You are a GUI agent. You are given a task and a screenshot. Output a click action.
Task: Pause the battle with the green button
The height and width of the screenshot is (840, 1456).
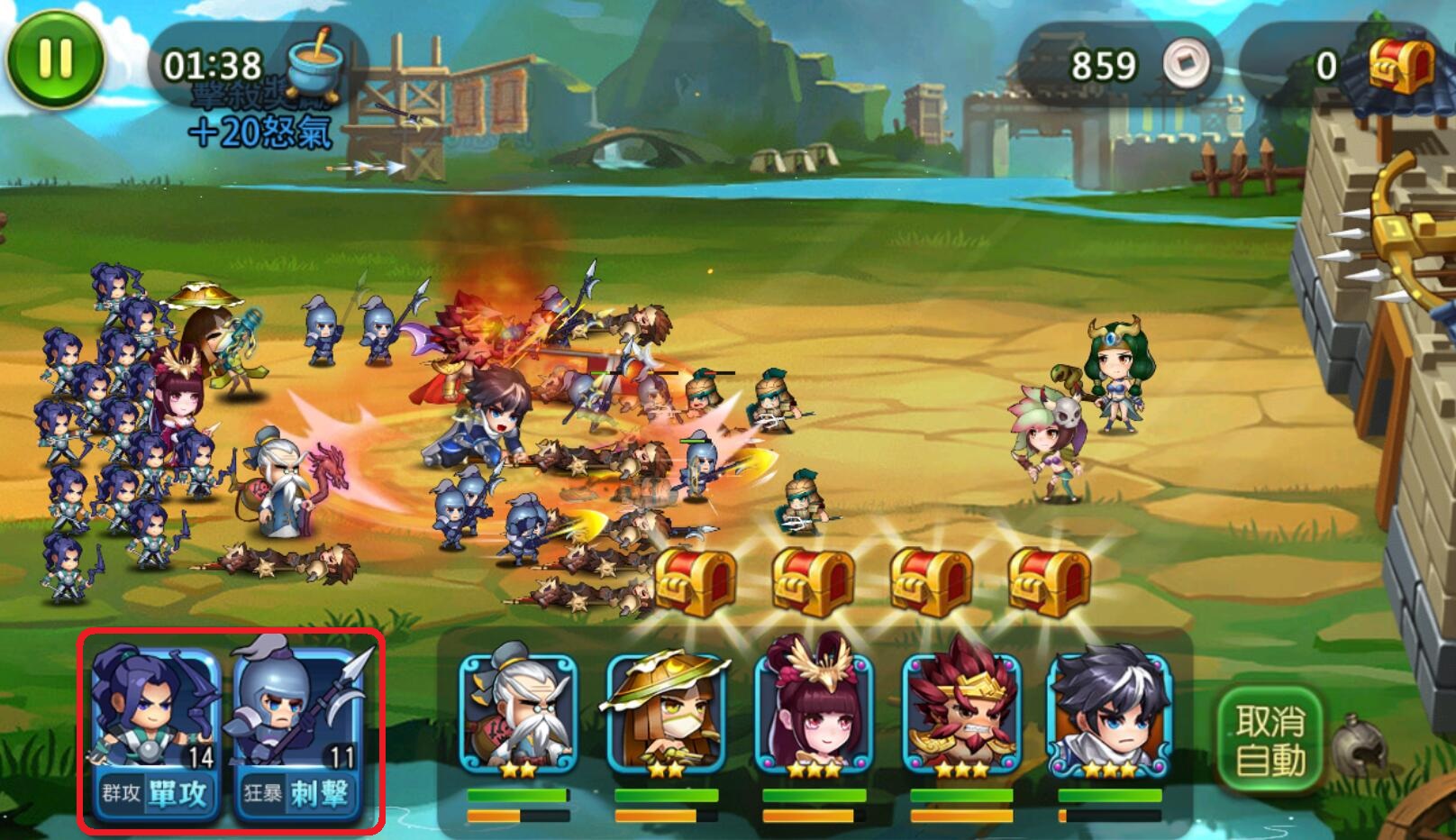click(x=55, y=59)
